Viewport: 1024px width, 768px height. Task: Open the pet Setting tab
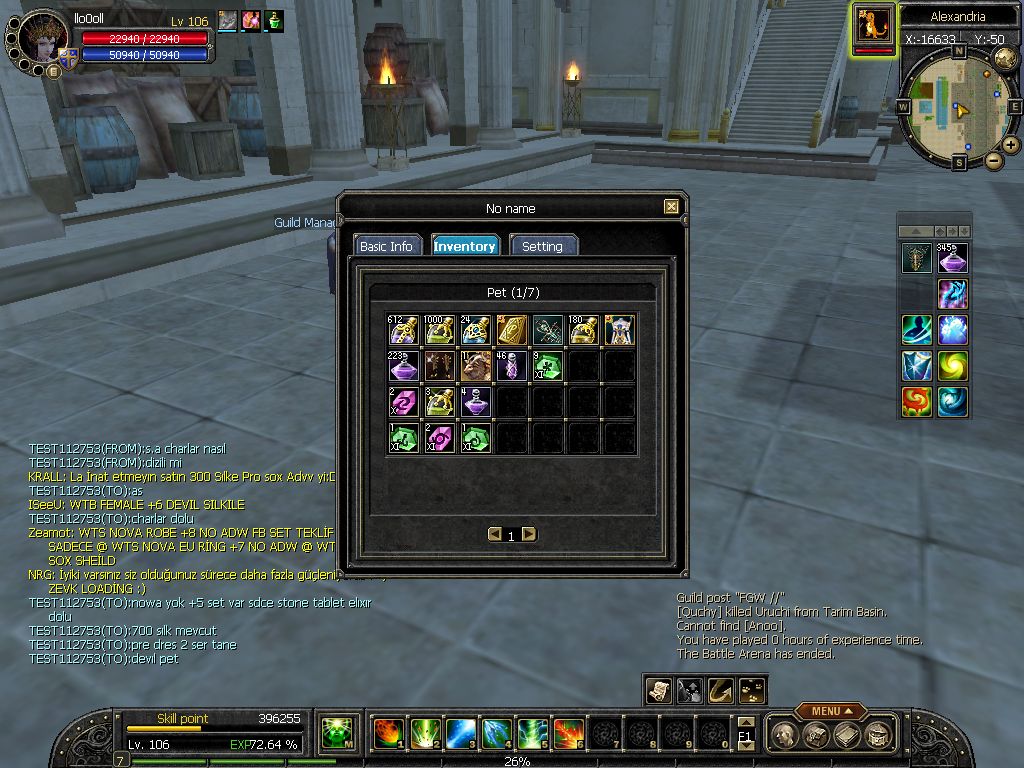543,246
